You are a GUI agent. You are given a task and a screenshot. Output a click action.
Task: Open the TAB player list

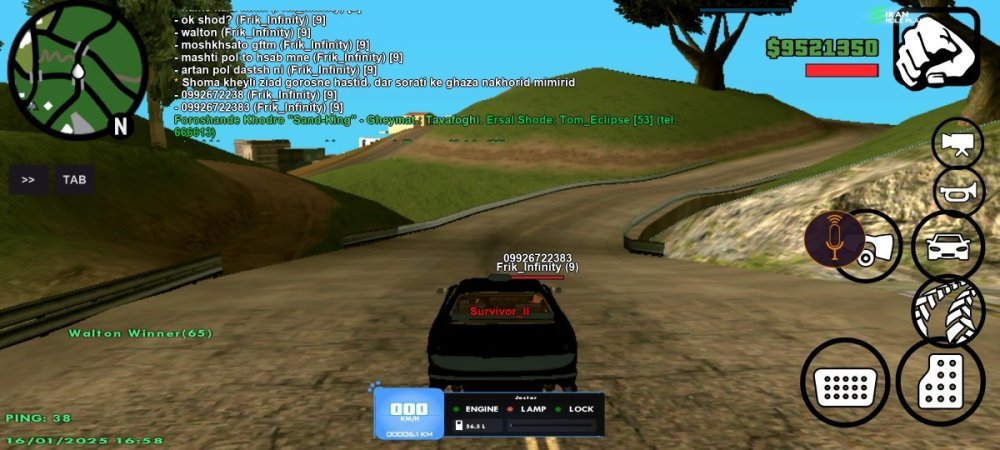[74, 180]
